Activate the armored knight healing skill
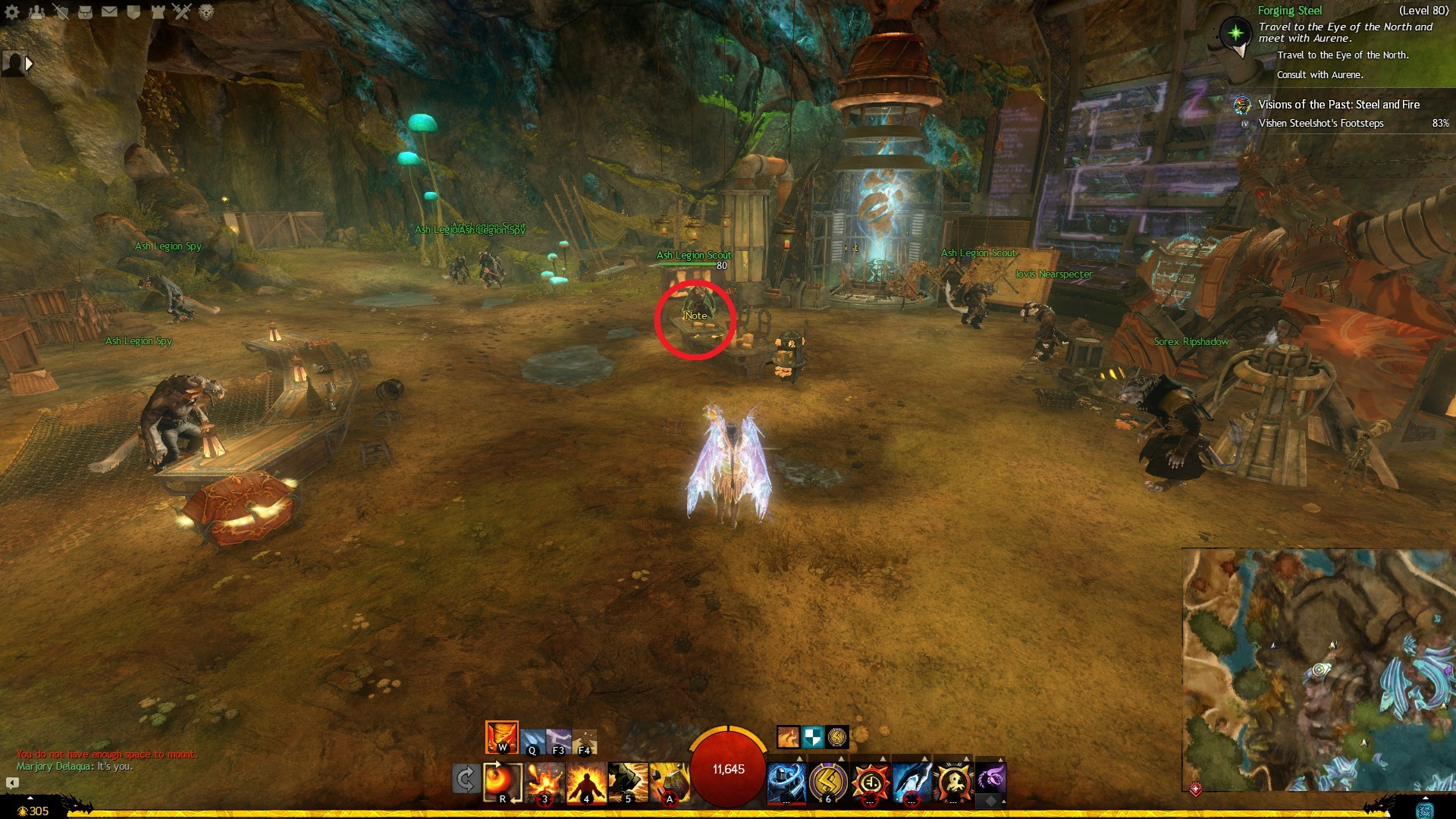 coord(786,781)
